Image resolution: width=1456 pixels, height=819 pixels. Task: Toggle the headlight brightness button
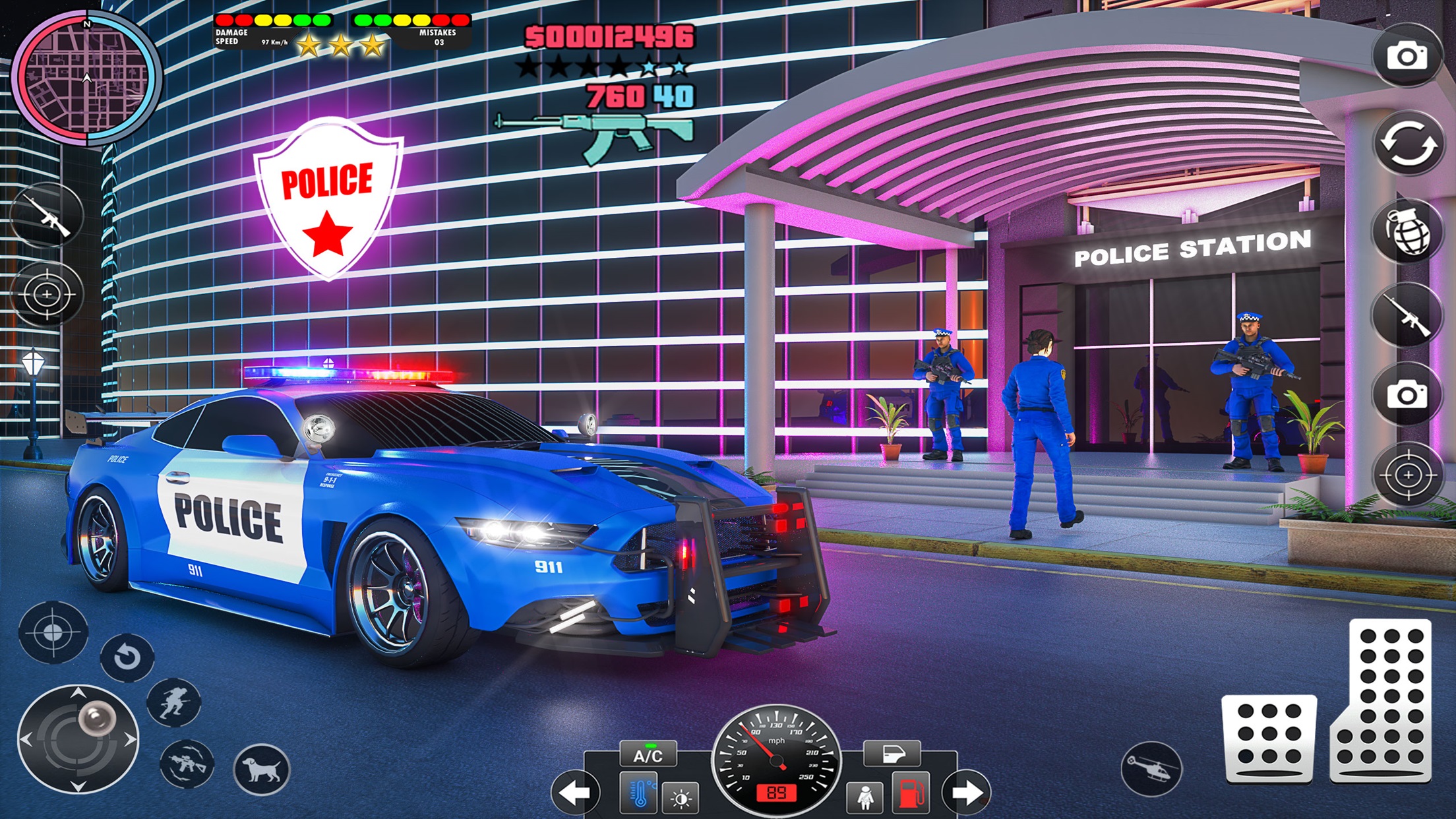click(x=681, y=798)
